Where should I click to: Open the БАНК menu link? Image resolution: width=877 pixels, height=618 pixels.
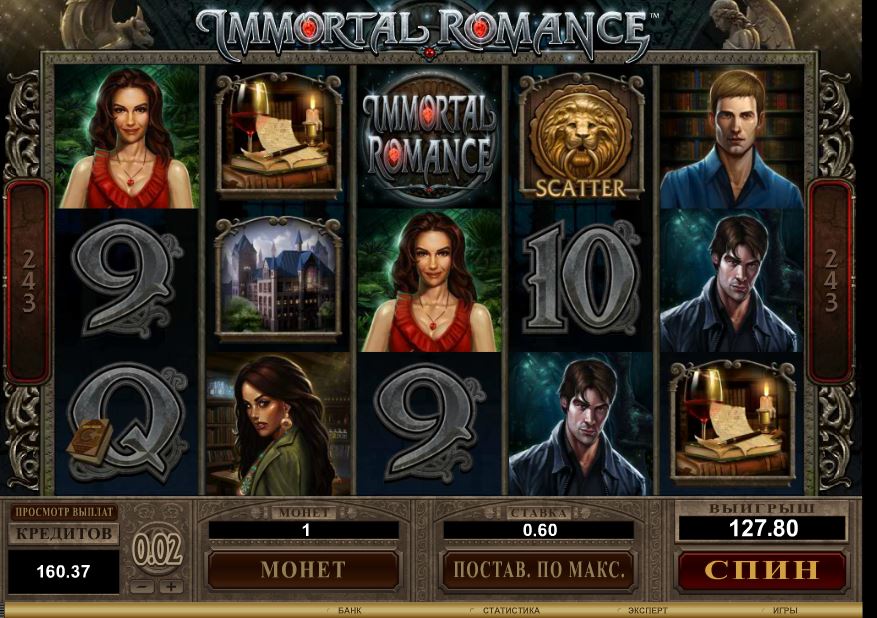pyautogui.click(x=349, y=610)
